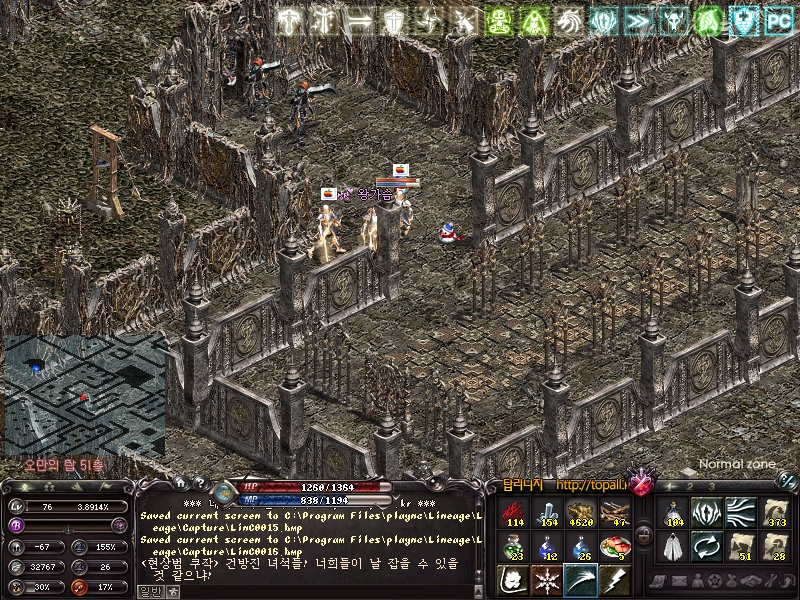Use the white cloak item slot

point(673,547)
